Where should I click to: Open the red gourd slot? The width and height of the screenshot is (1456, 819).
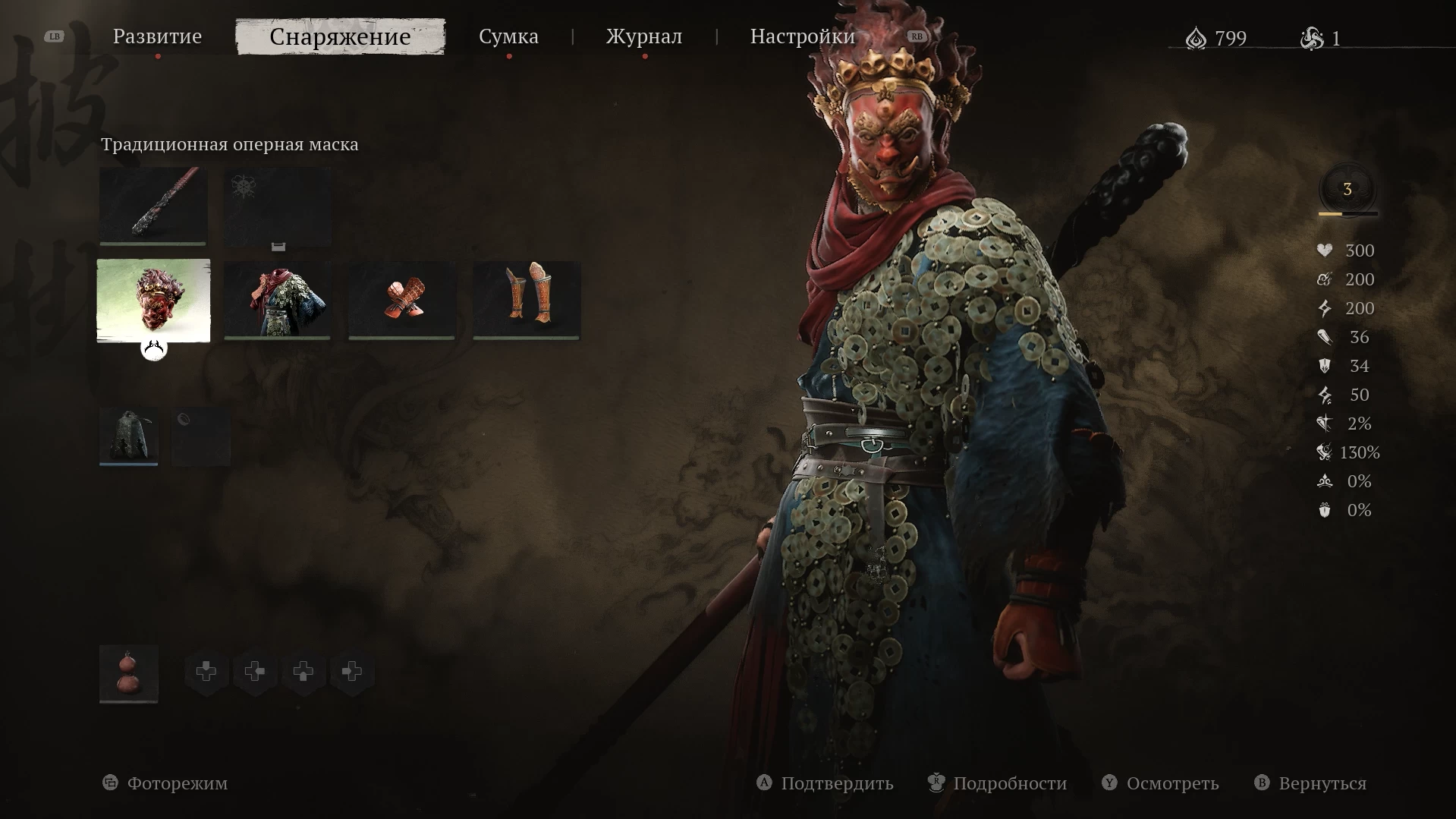(x=128, y=673)
